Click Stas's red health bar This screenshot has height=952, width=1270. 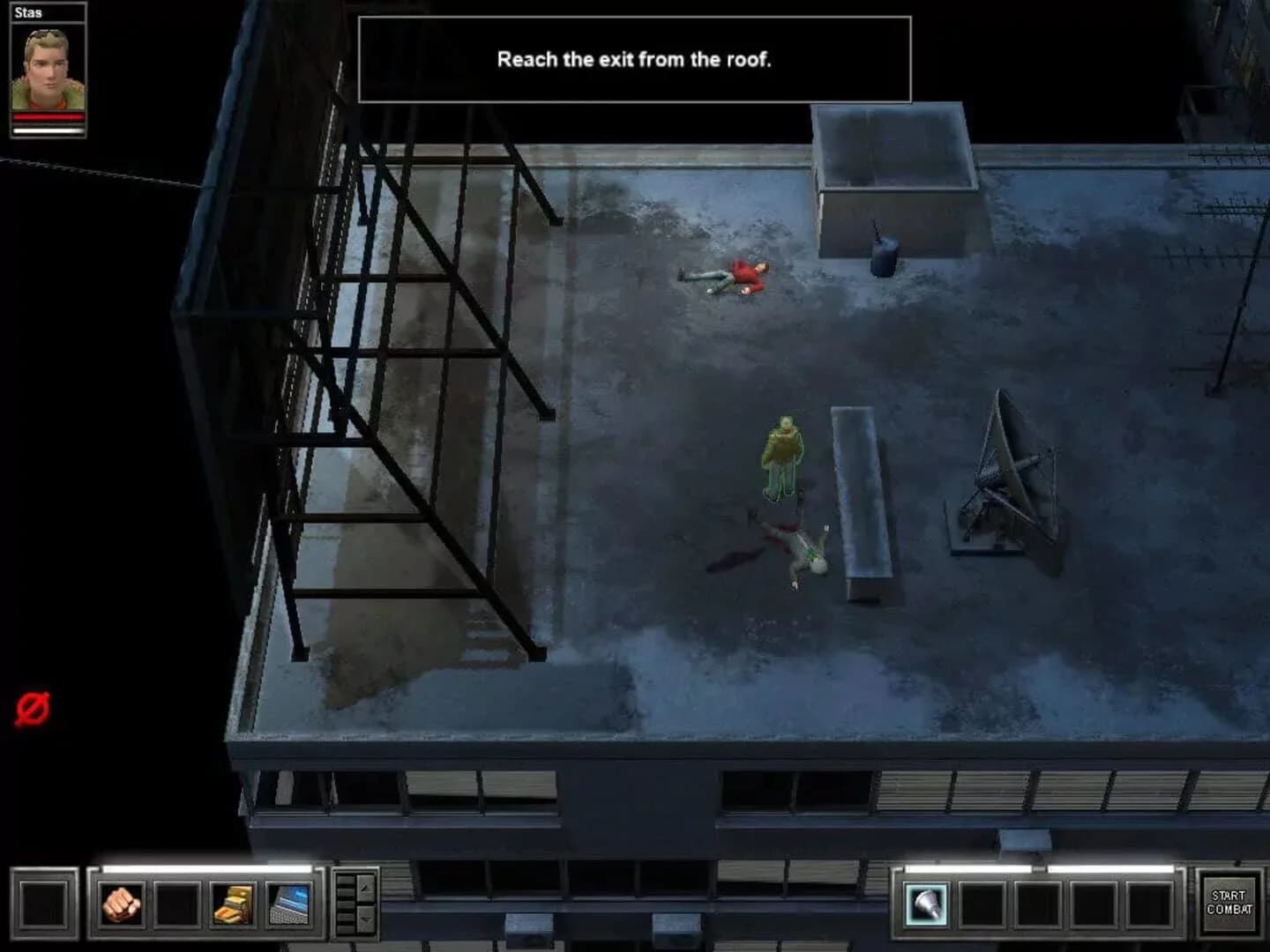49,116
